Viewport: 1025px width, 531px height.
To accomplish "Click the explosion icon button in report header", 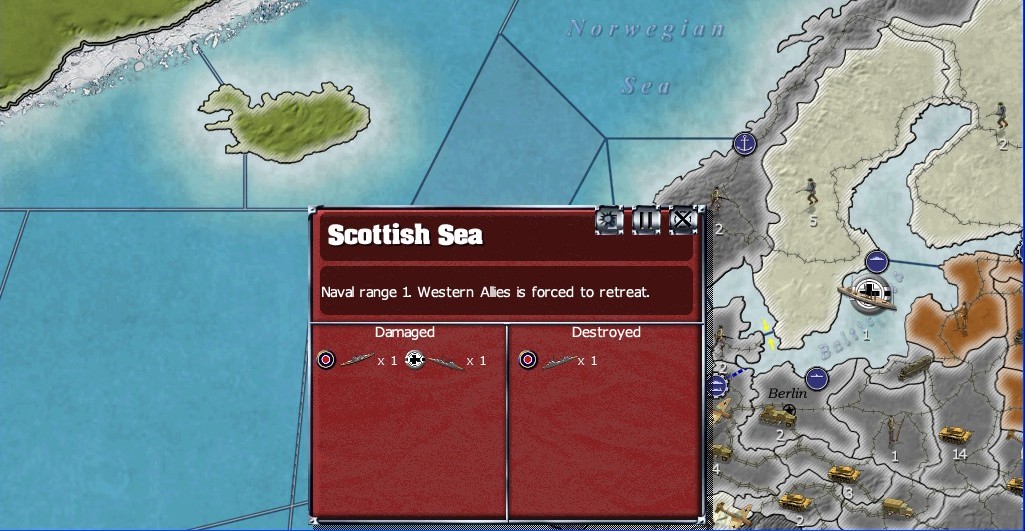I will (x=609, y=220).
